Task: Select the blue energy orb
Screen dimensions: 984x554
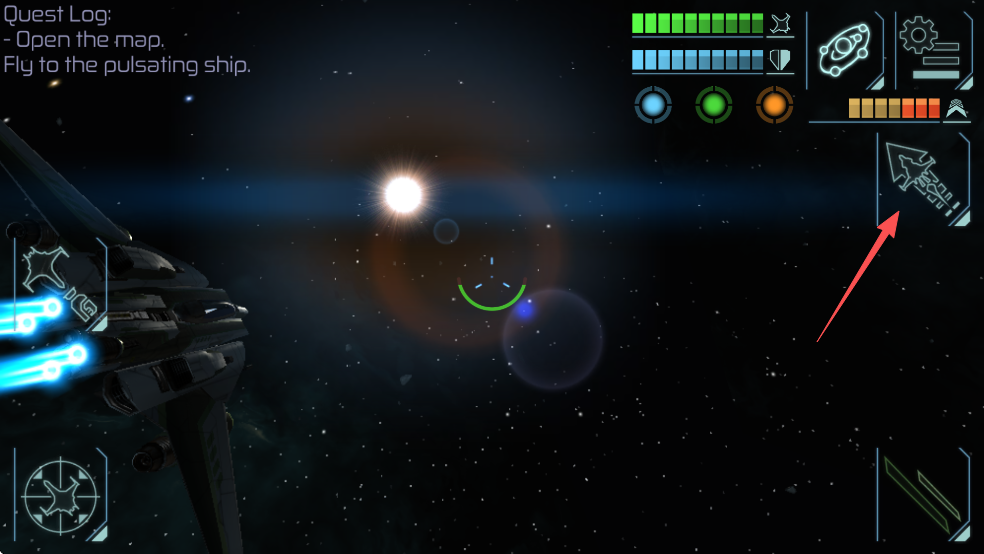Action: coord(652,104)
